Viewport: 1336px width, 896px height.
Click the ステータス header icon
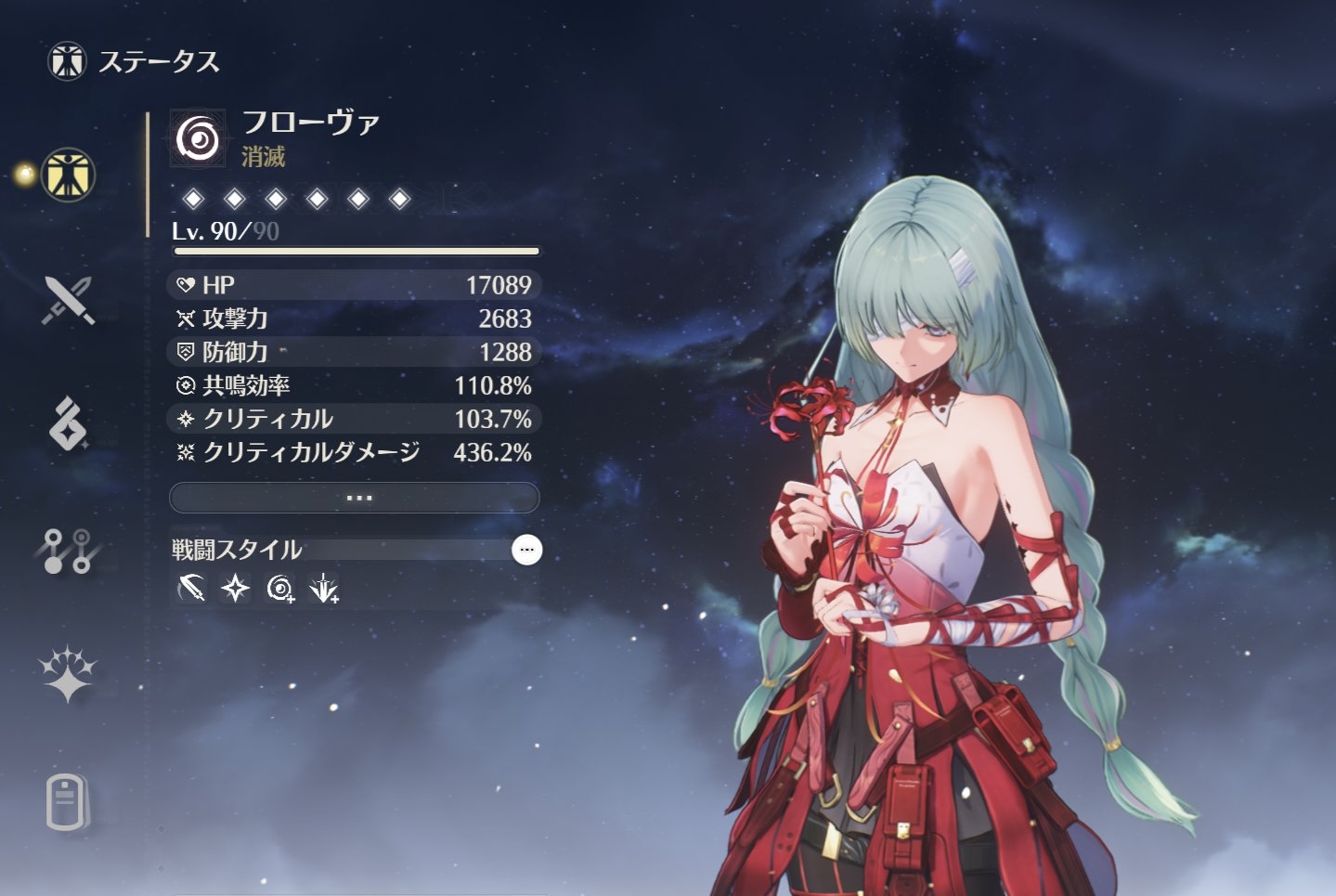pos(67,61)
